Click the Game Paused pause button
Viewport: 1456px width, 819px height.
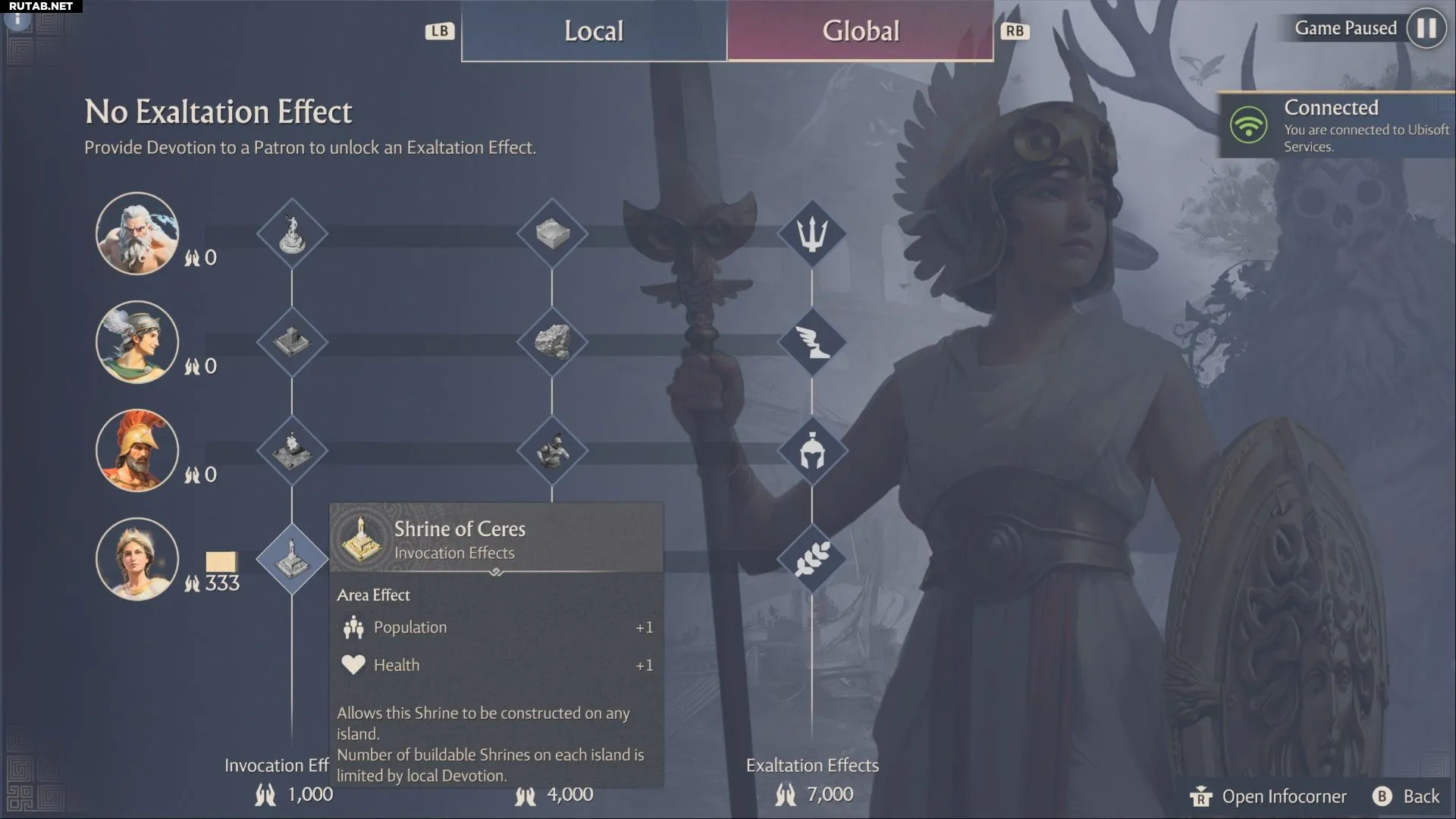pyautogui.click(x=1426, y=28)
